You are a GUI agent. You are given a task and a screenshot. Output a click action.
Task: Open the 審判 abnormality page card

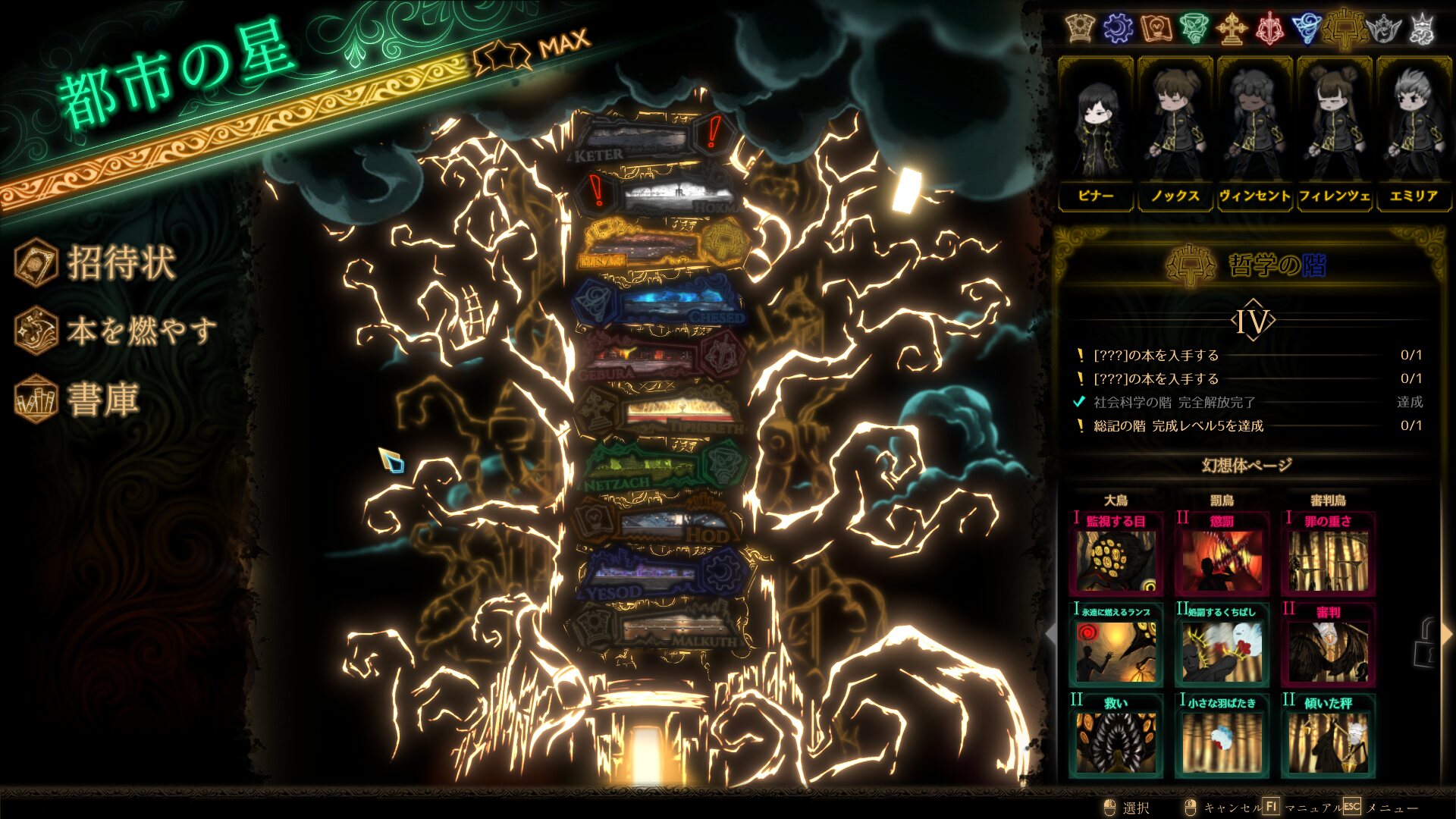click(1328, 645)
